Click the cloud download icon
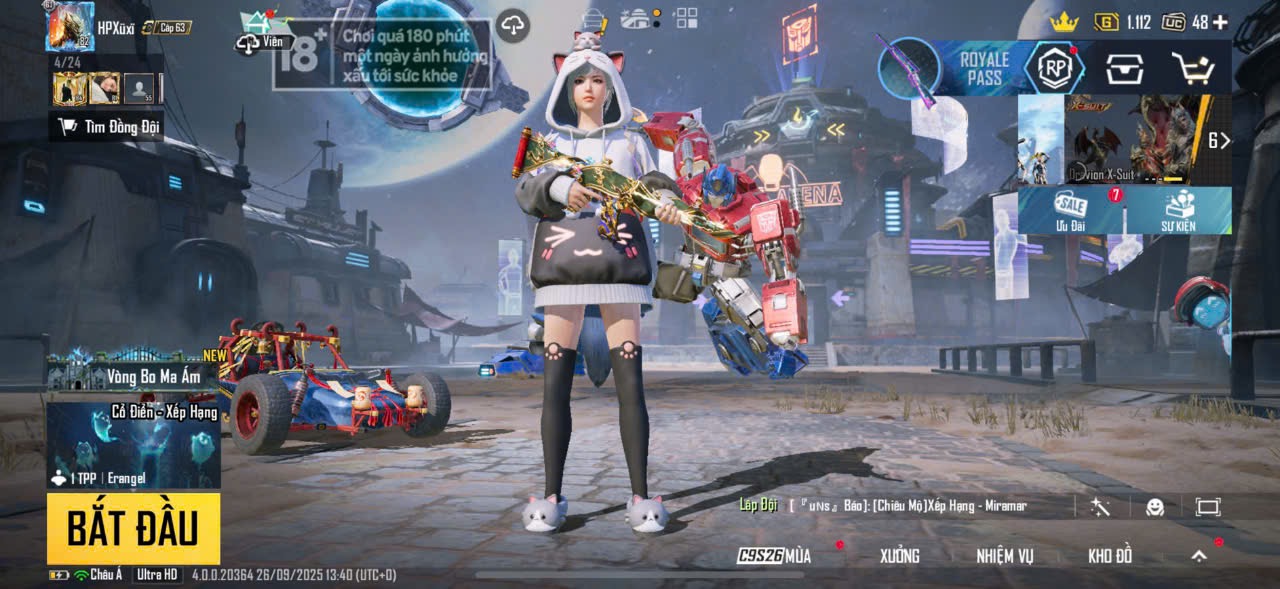Screen dimensions: 1280x589 click(x=513, y=26)
